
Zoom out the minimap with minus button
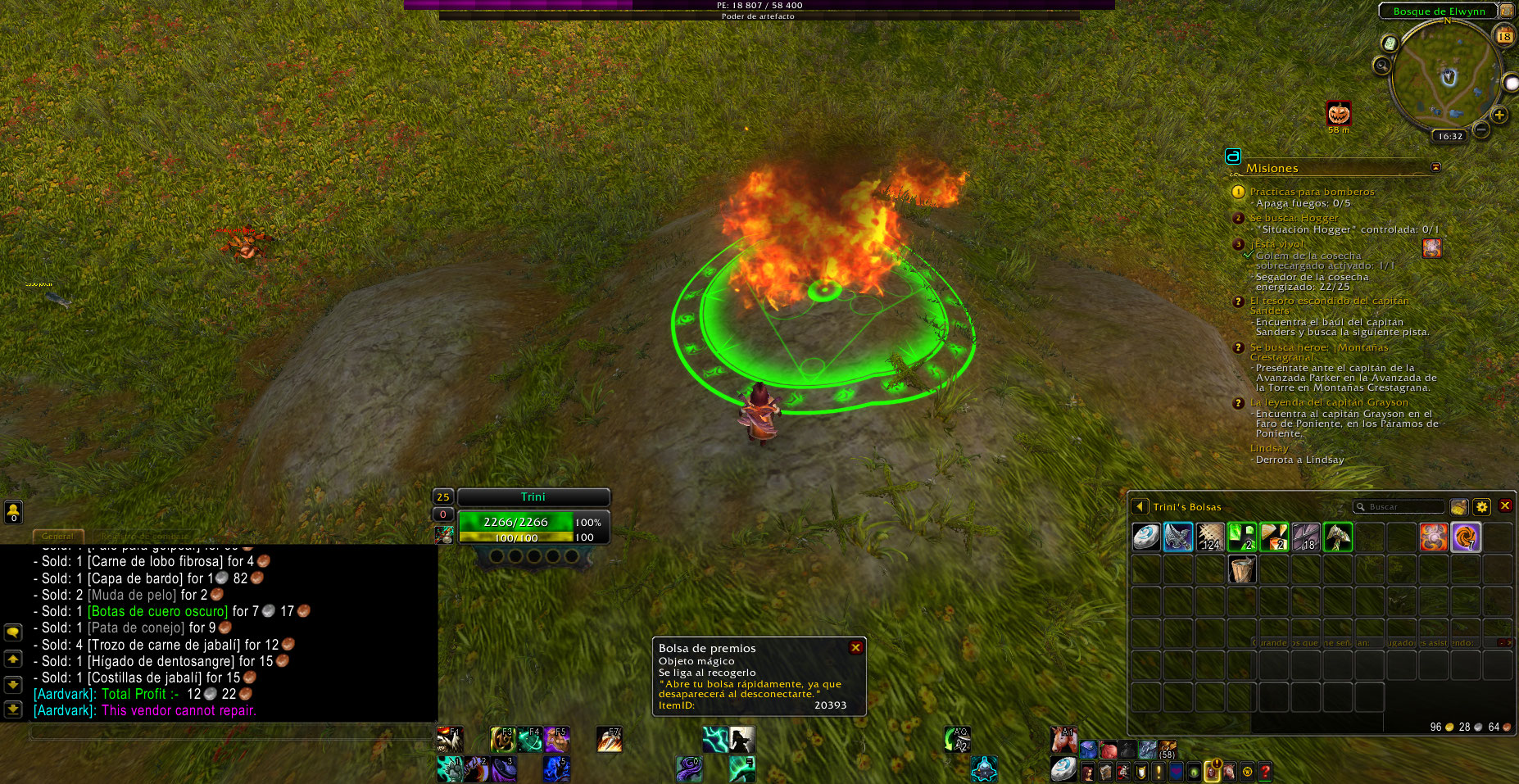pos(1481,129)
